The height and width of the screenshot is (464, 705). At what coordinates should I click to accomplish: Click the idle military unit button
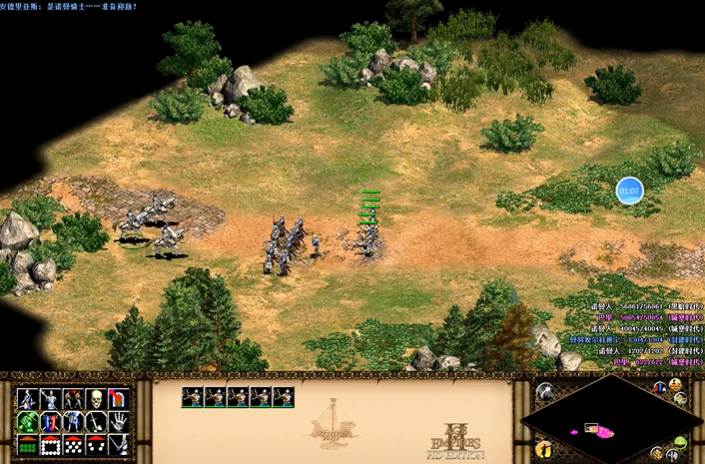click(546, 448)
